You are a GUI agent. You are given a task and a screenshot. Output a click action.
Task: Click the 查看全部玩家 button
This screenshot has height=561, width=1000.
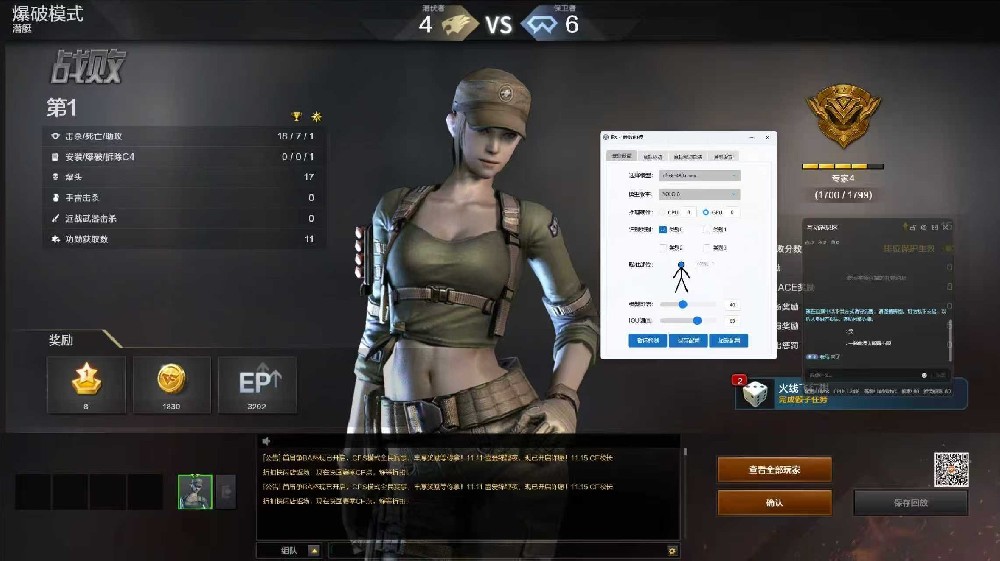774,469
